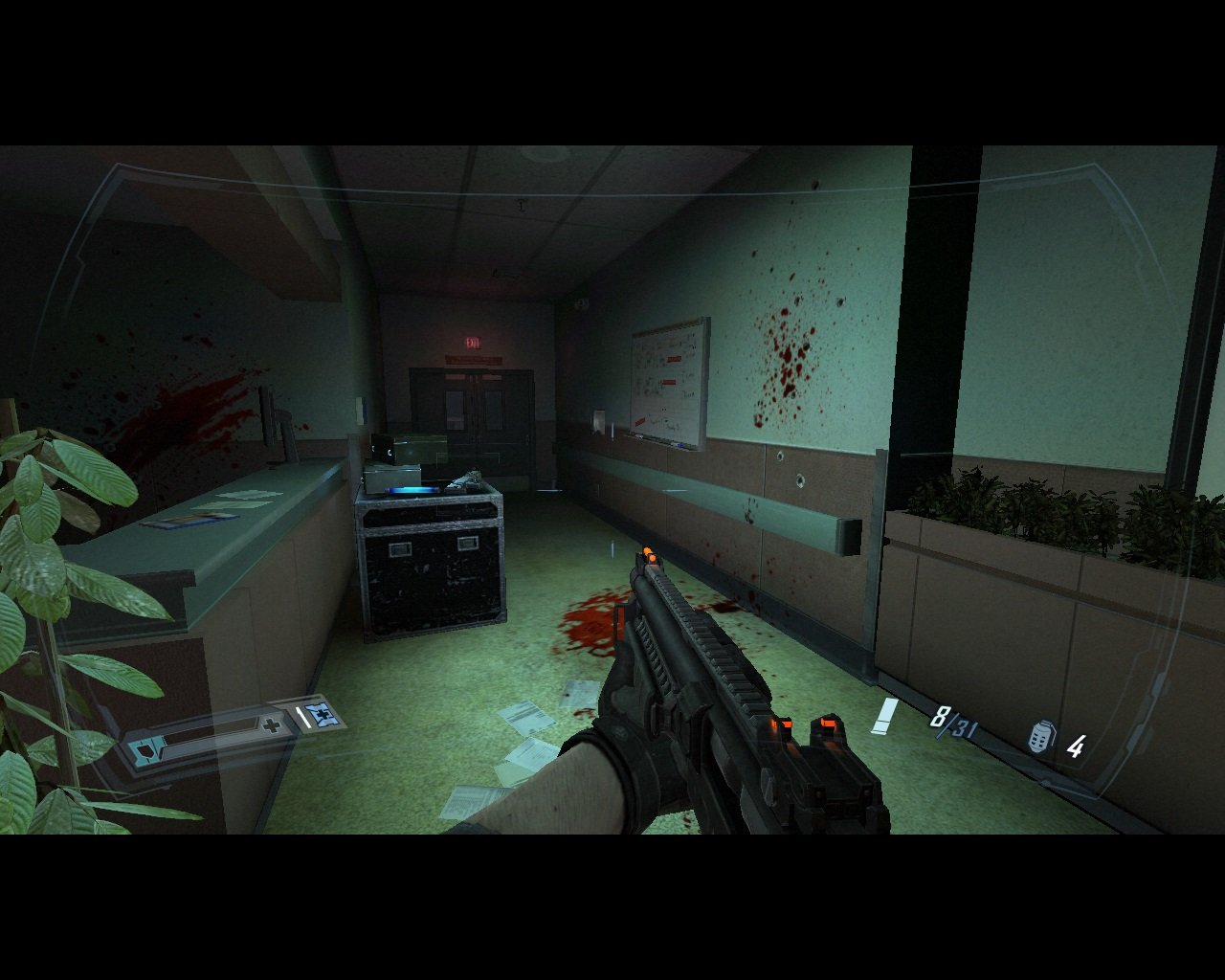Select the medkit icon above the health bar
The image size is (1225, 980).
coord(323,715)
